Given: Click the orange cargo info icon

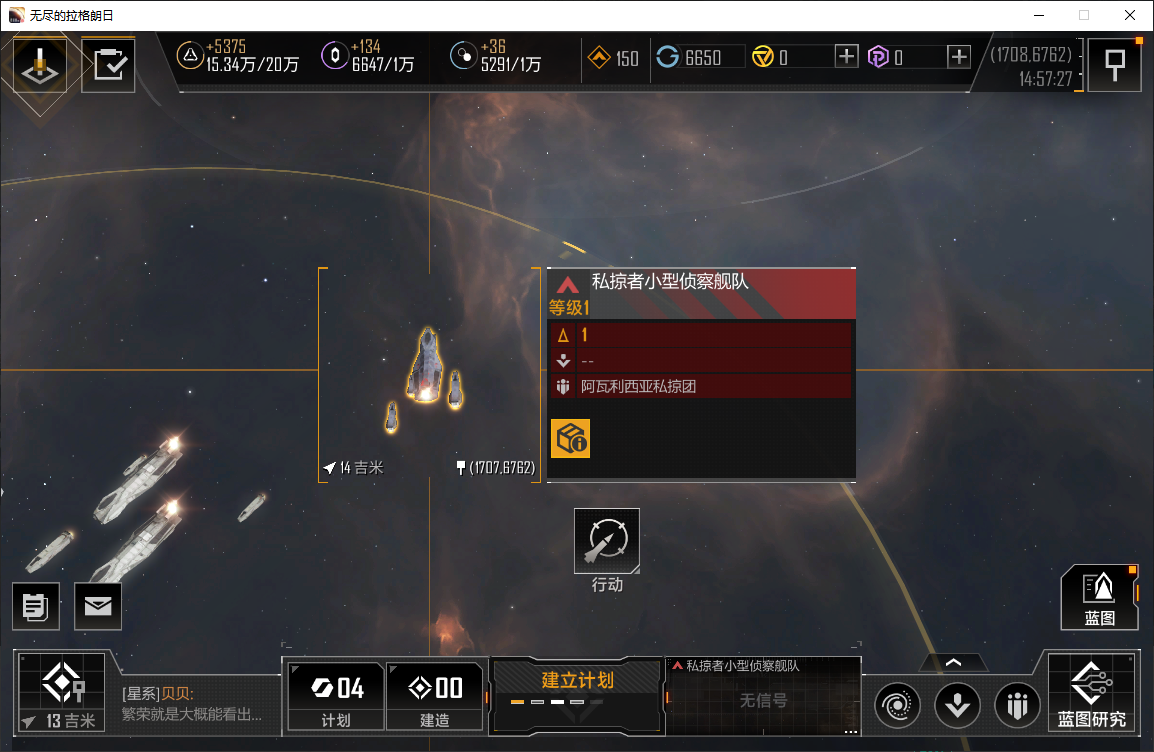Looking at the screenshot, I should 570,438.
